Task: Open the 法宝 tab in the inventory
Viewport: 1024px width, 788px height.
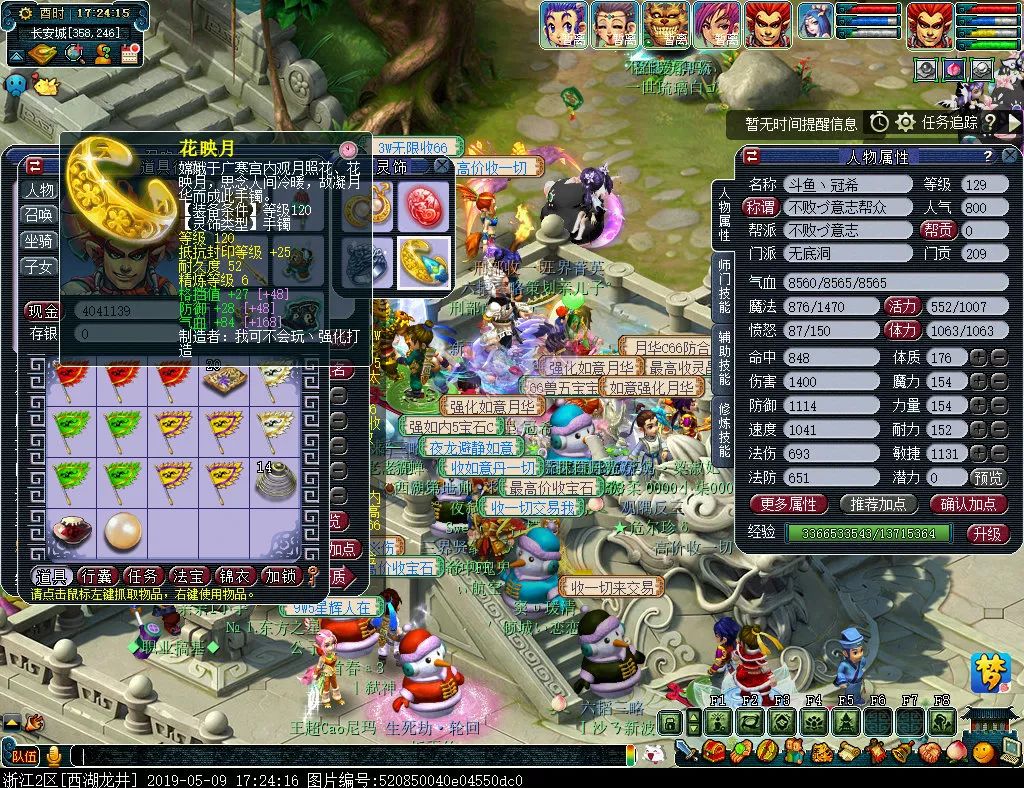Action: click(189, 575)
